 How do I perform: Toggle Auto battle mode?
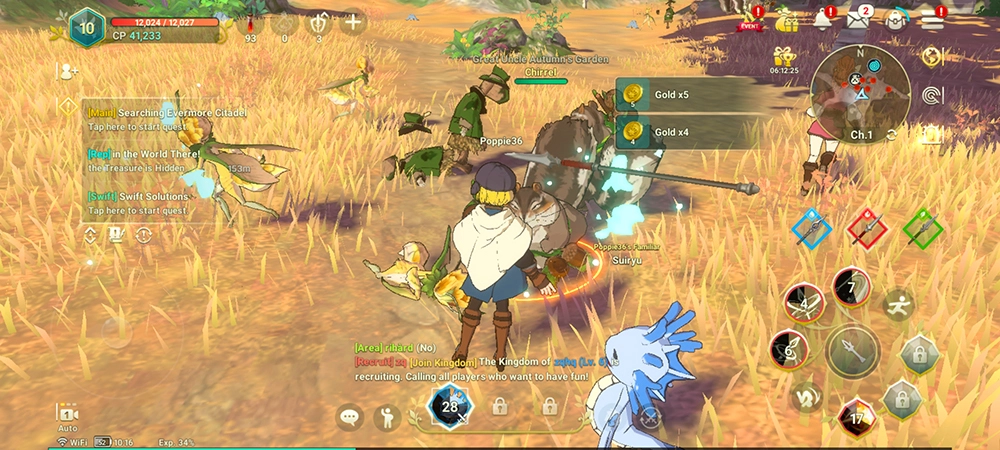click(x=68, y=417)
